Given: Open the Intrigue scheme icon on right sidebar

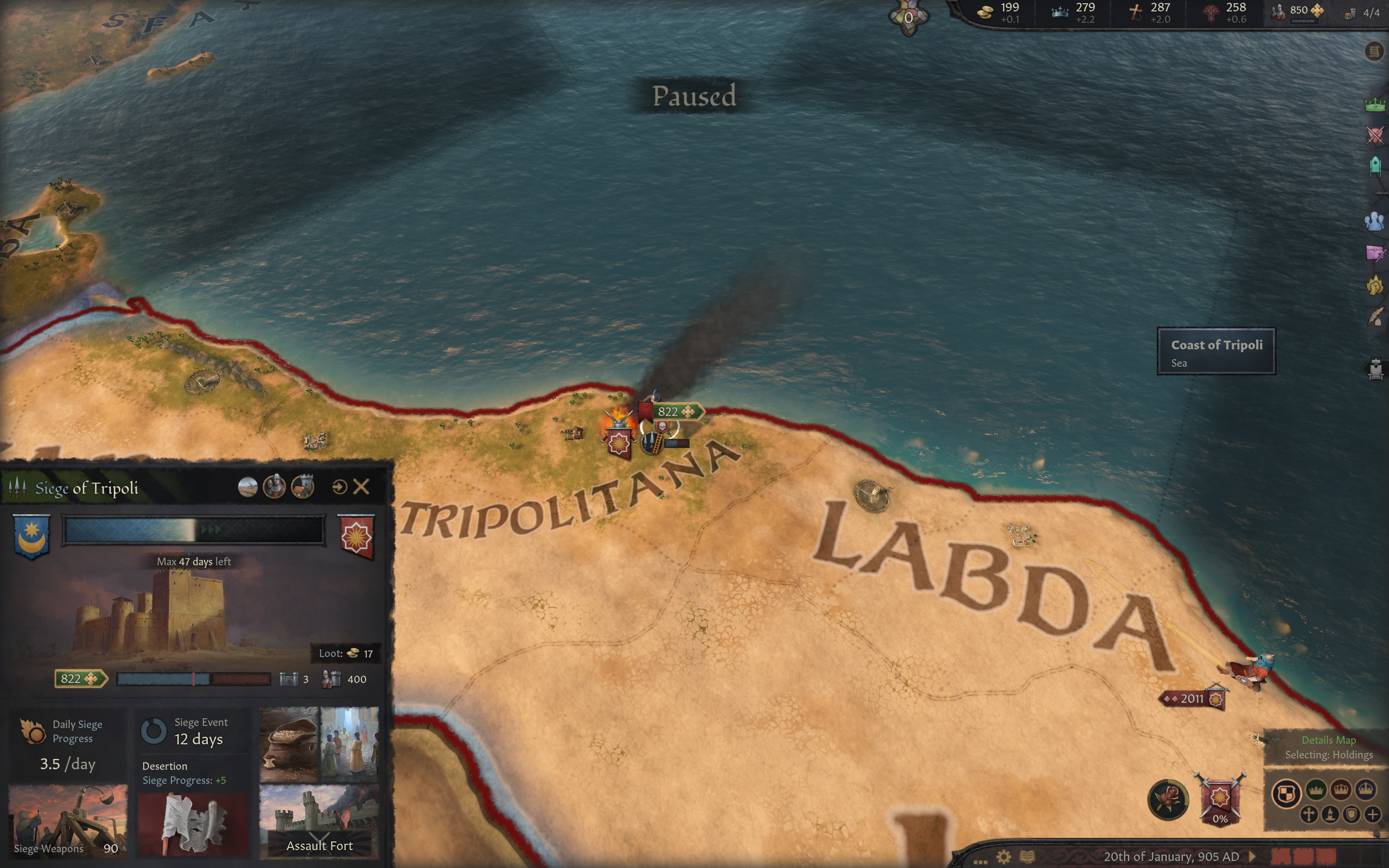Looking at the screenshot, I should click(x=1375, y=253).
